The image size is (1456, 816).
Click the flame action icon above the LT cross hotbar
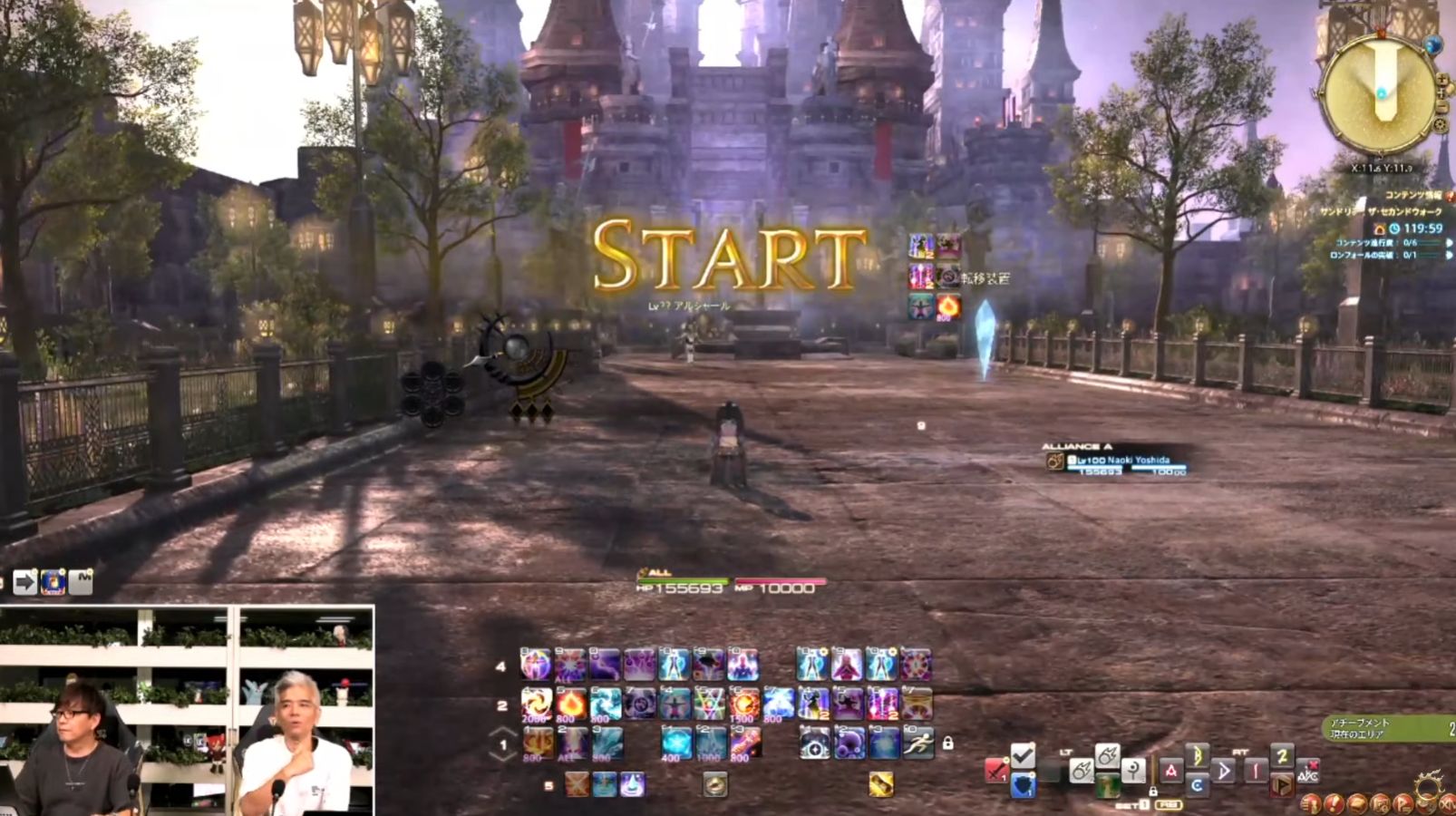point(1109,753)
